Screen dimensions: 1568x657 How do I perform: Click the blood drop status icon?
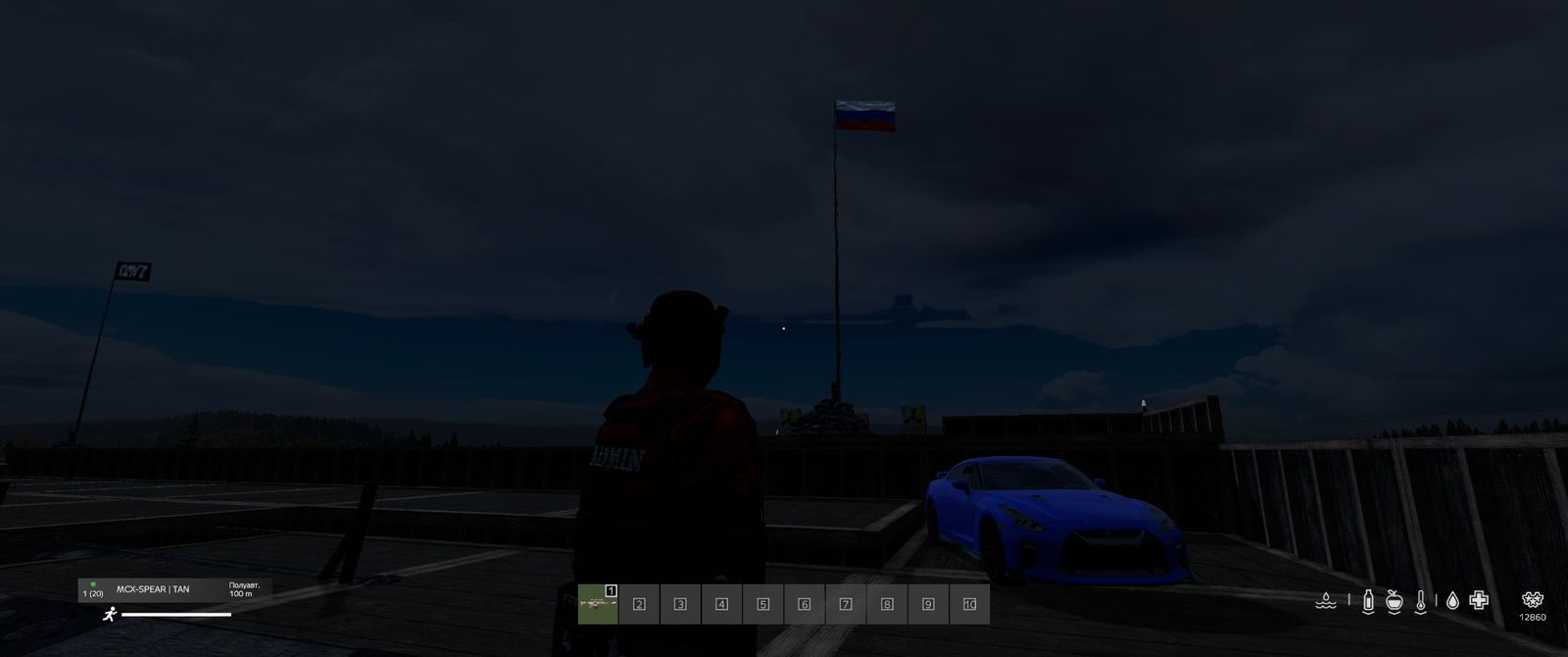pos(1452,601)
